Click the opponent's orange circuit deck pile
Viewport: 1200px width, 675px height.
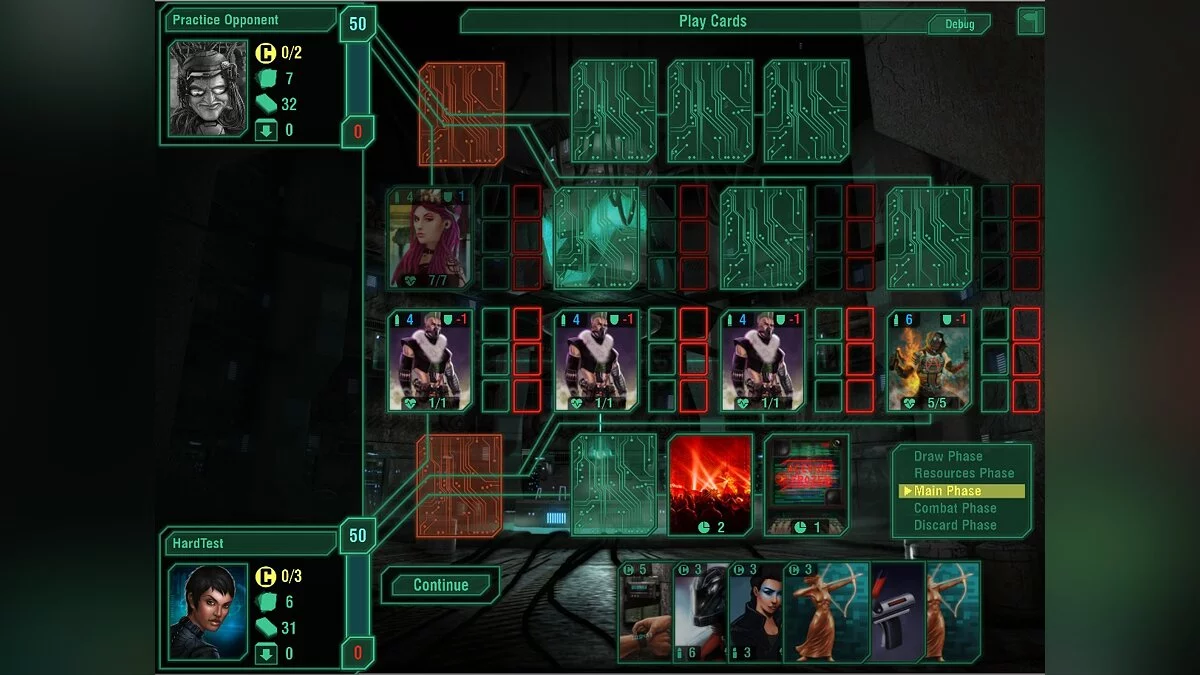[461, 114]
